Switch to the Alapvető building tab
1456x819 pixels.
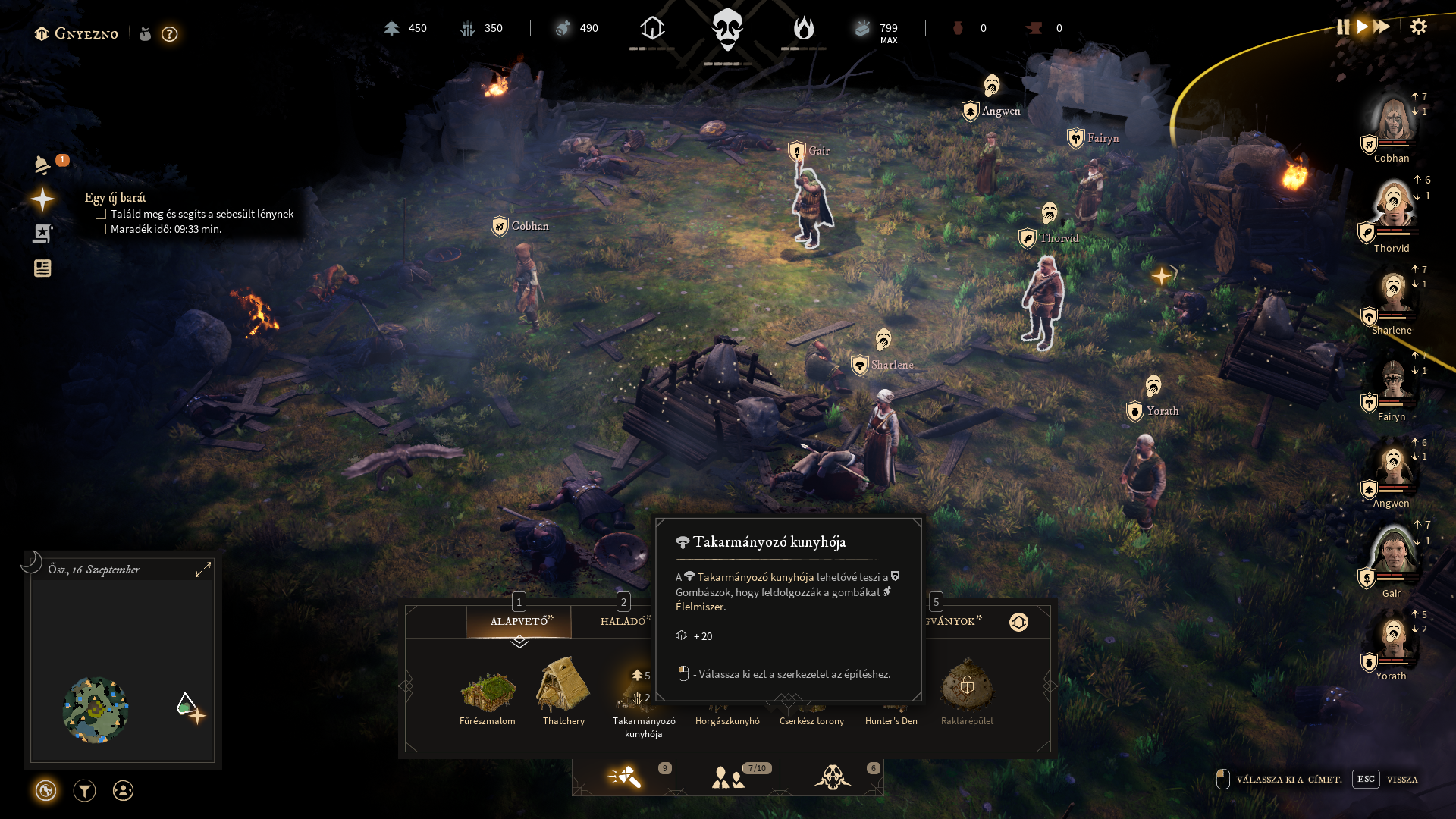(x=519, y=621)
